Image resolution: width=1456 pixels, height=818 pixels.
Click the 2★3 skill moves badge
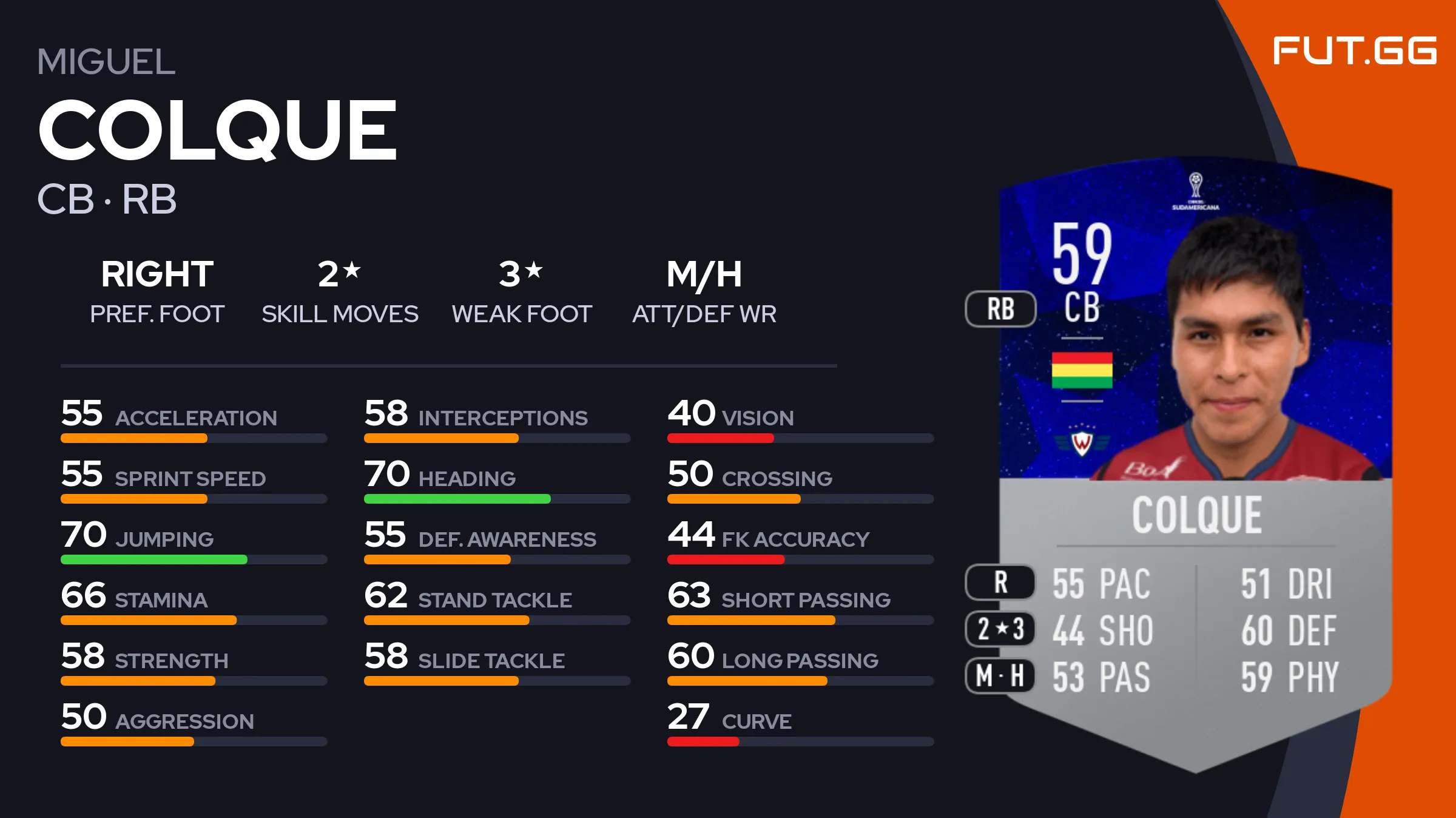click(x=1000, y=629)
